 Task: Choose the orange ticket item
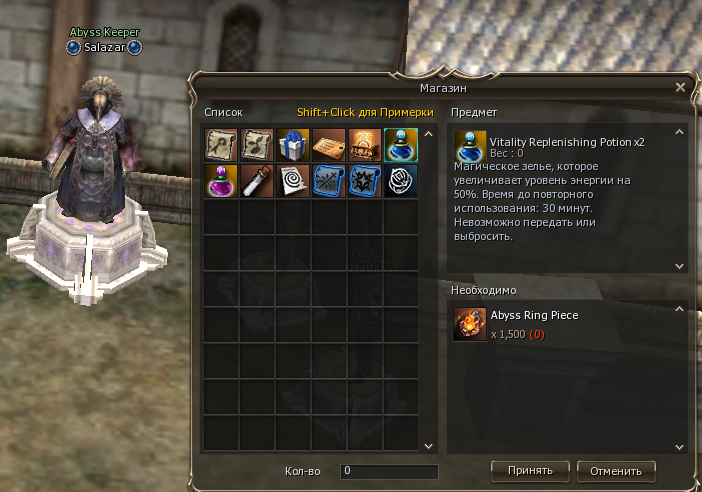(x=329, y=146)
